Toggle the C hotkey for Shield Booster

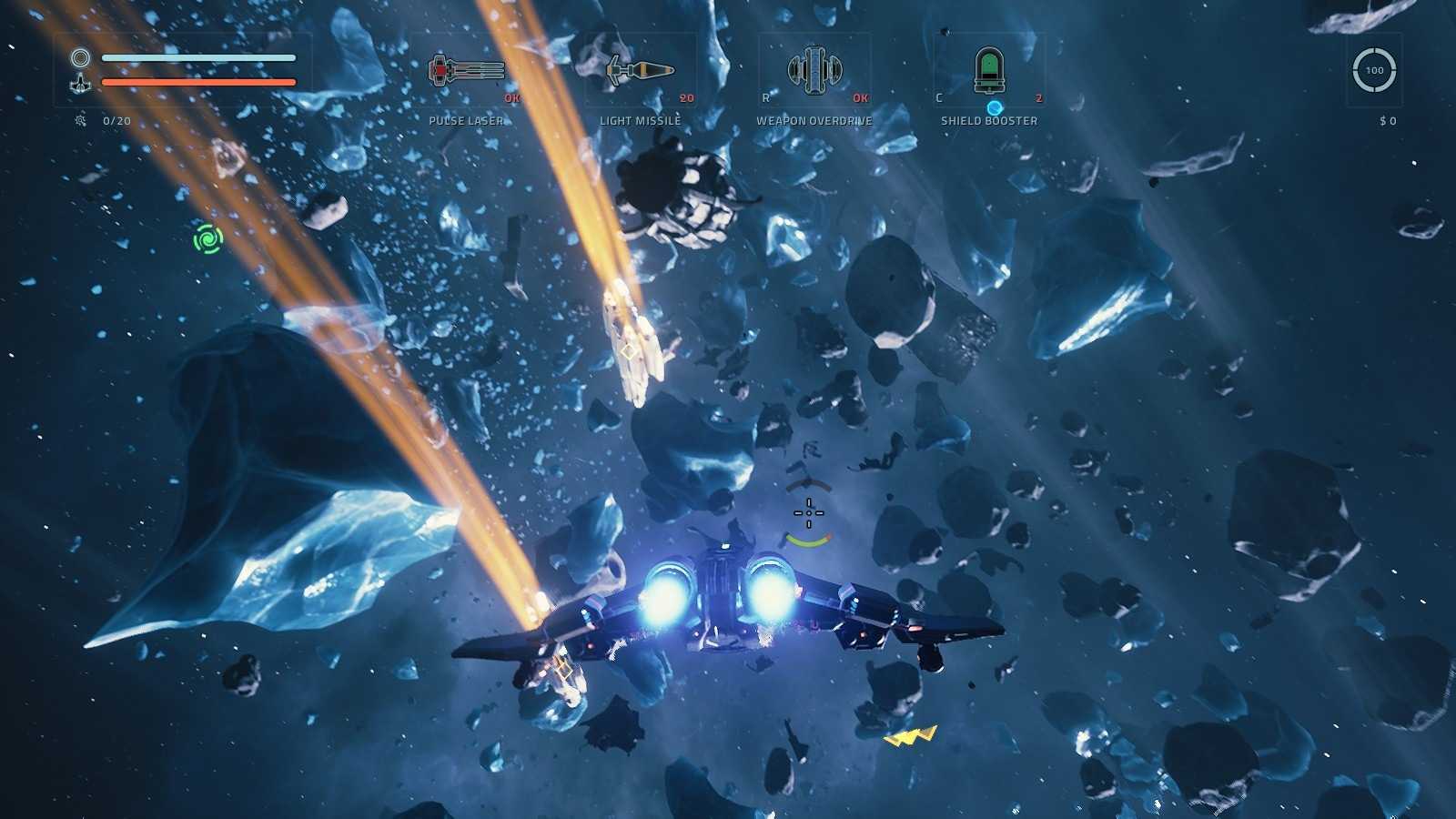[x=941, y=96]
